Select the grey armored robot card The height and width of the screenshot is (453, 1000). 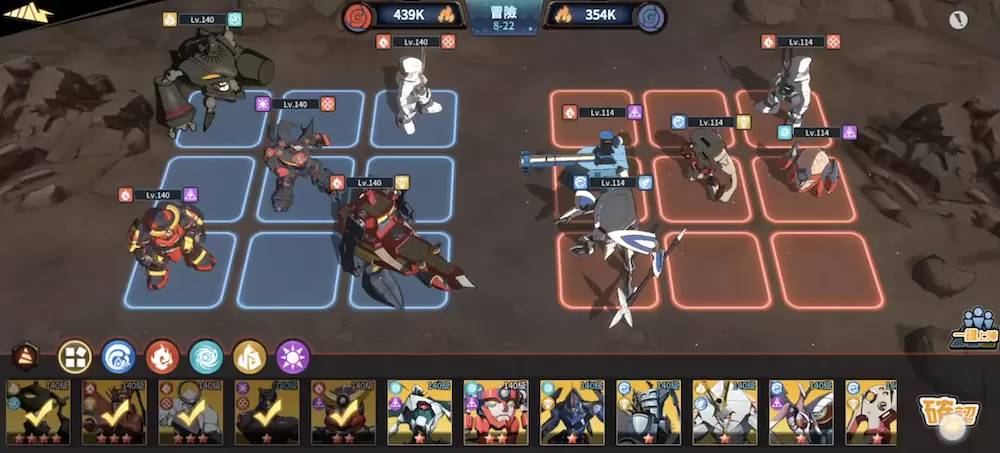(648, 411)
